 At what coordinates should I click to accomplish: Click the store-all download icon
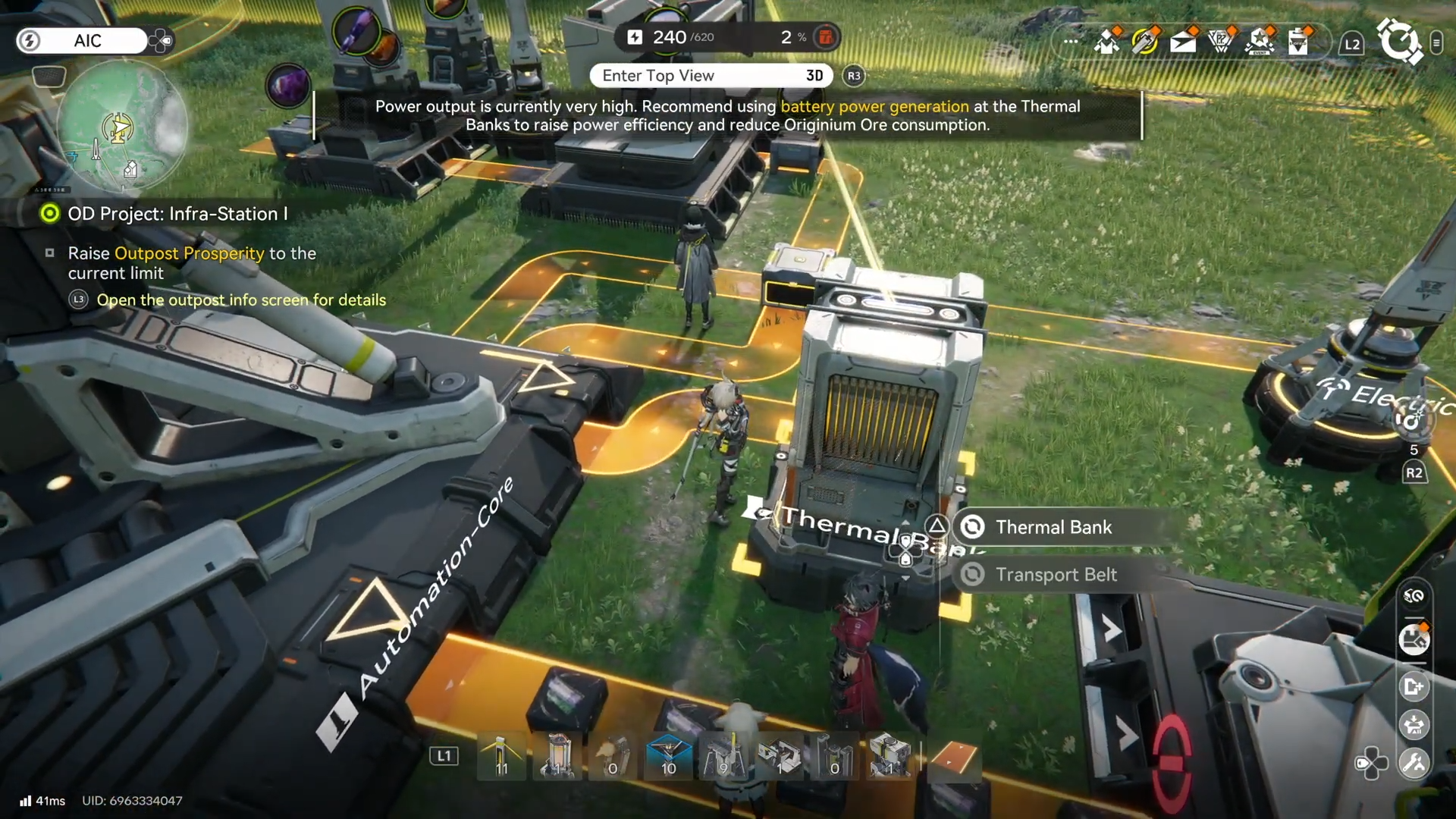[x=1414, y=725]
